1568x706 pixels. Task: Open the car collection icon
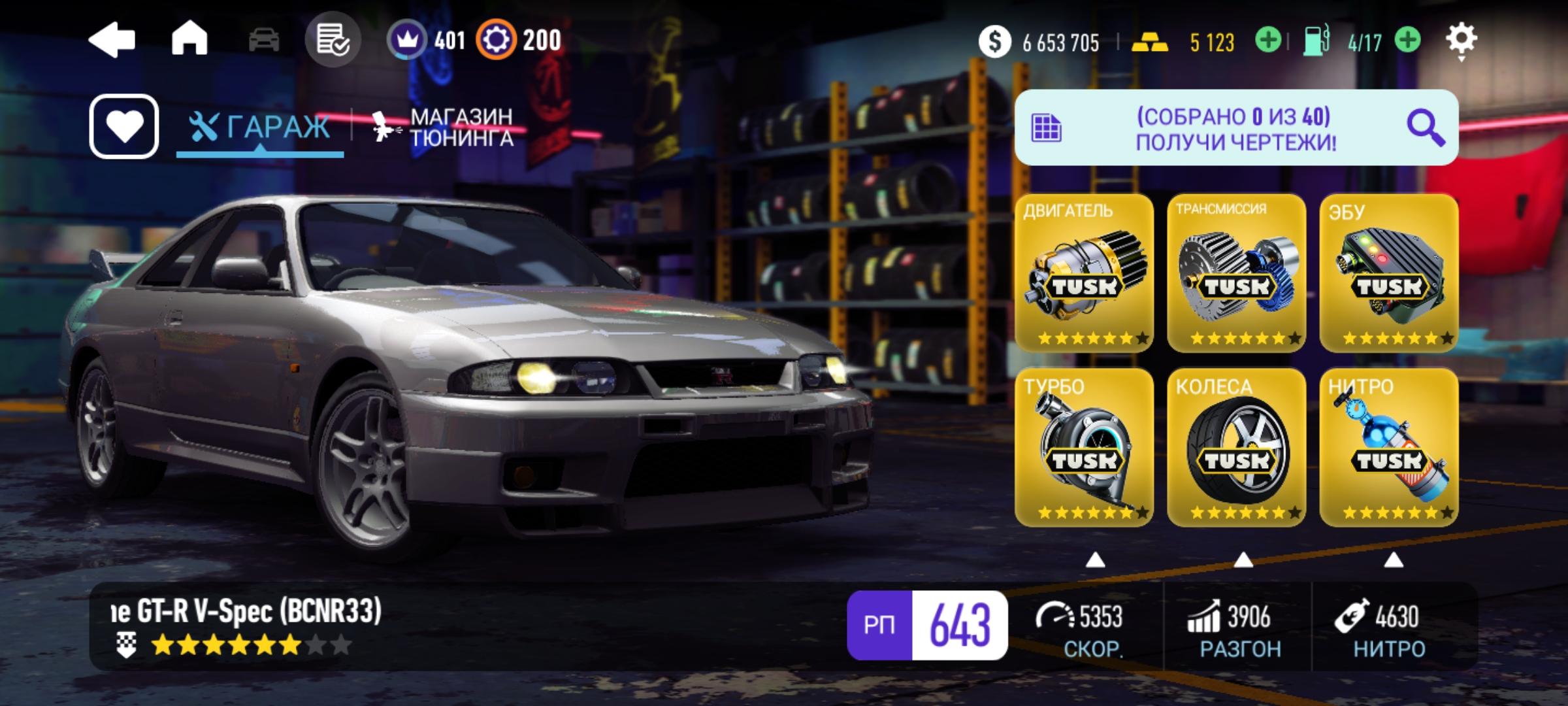click(x=264, y=41)
